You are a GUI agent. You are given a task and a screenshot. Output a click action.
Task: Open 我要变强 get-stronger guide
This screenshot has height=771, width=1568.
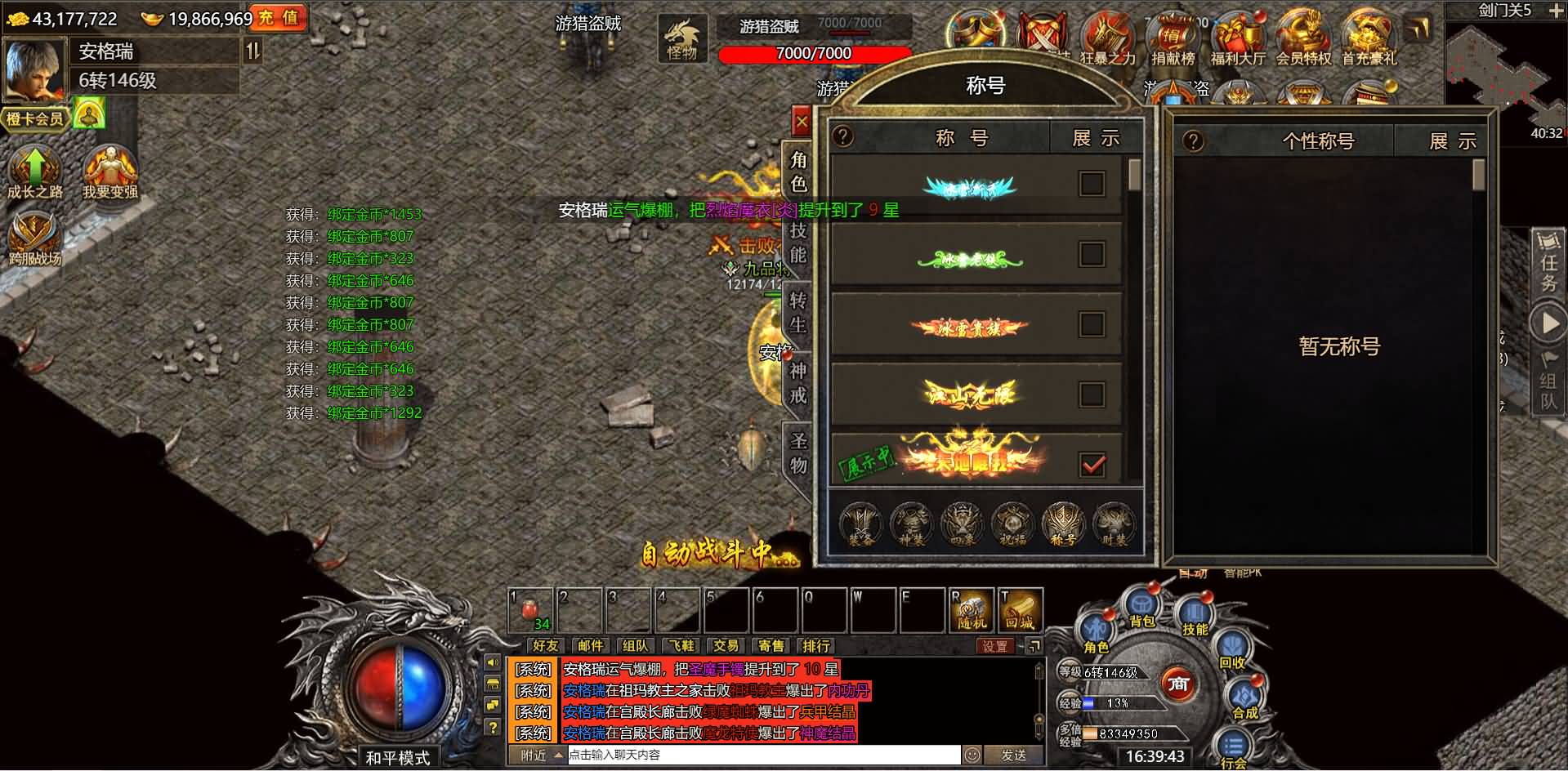pos(110,172)
